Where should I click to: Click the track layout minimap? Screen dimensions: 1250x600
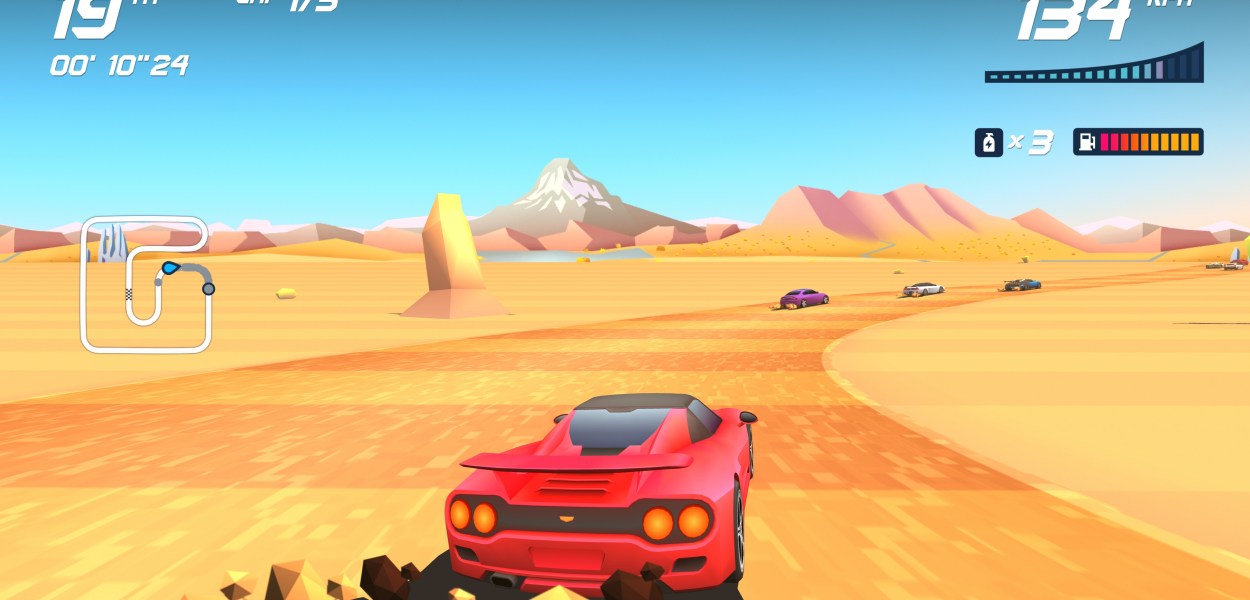146,285
